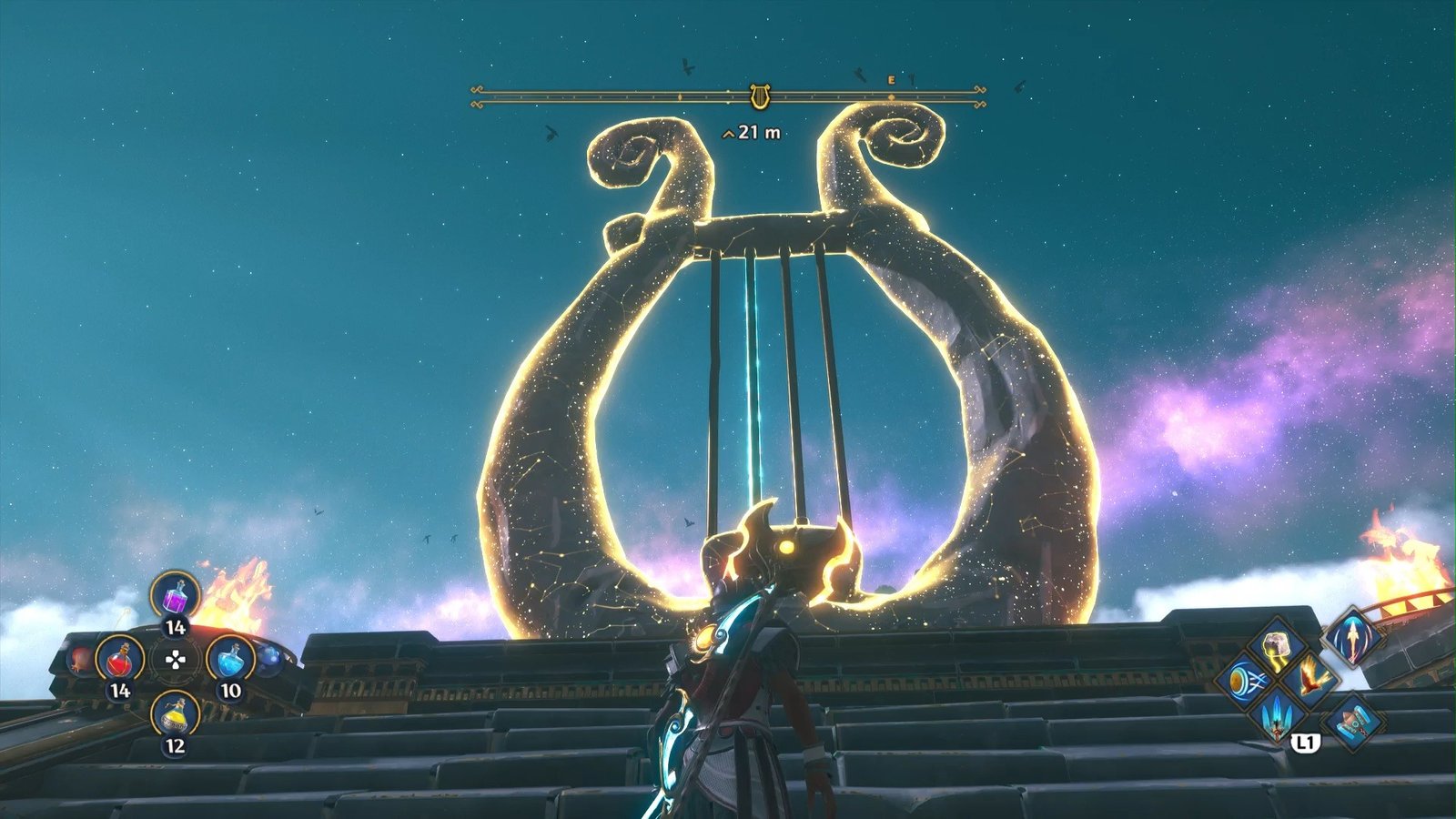
Task: Select the blue stamina potion
Action: click(x=230, y=658)
